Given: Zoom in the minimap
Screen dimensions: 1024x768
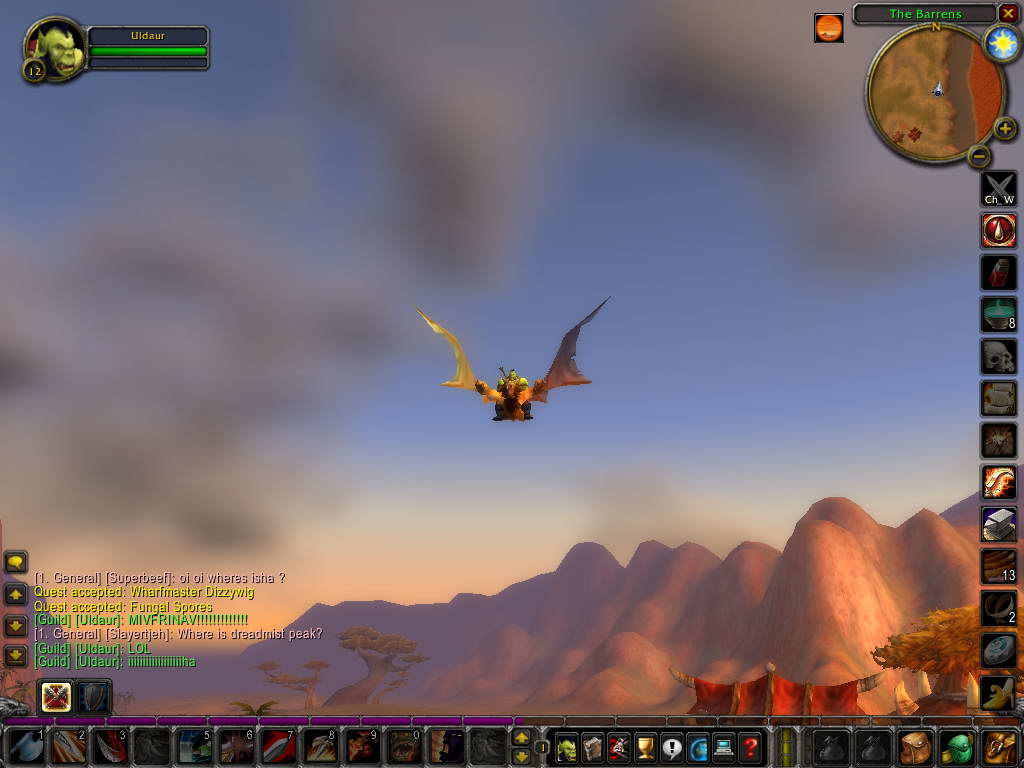Looking at the screenshot, I should (1005, 128).
